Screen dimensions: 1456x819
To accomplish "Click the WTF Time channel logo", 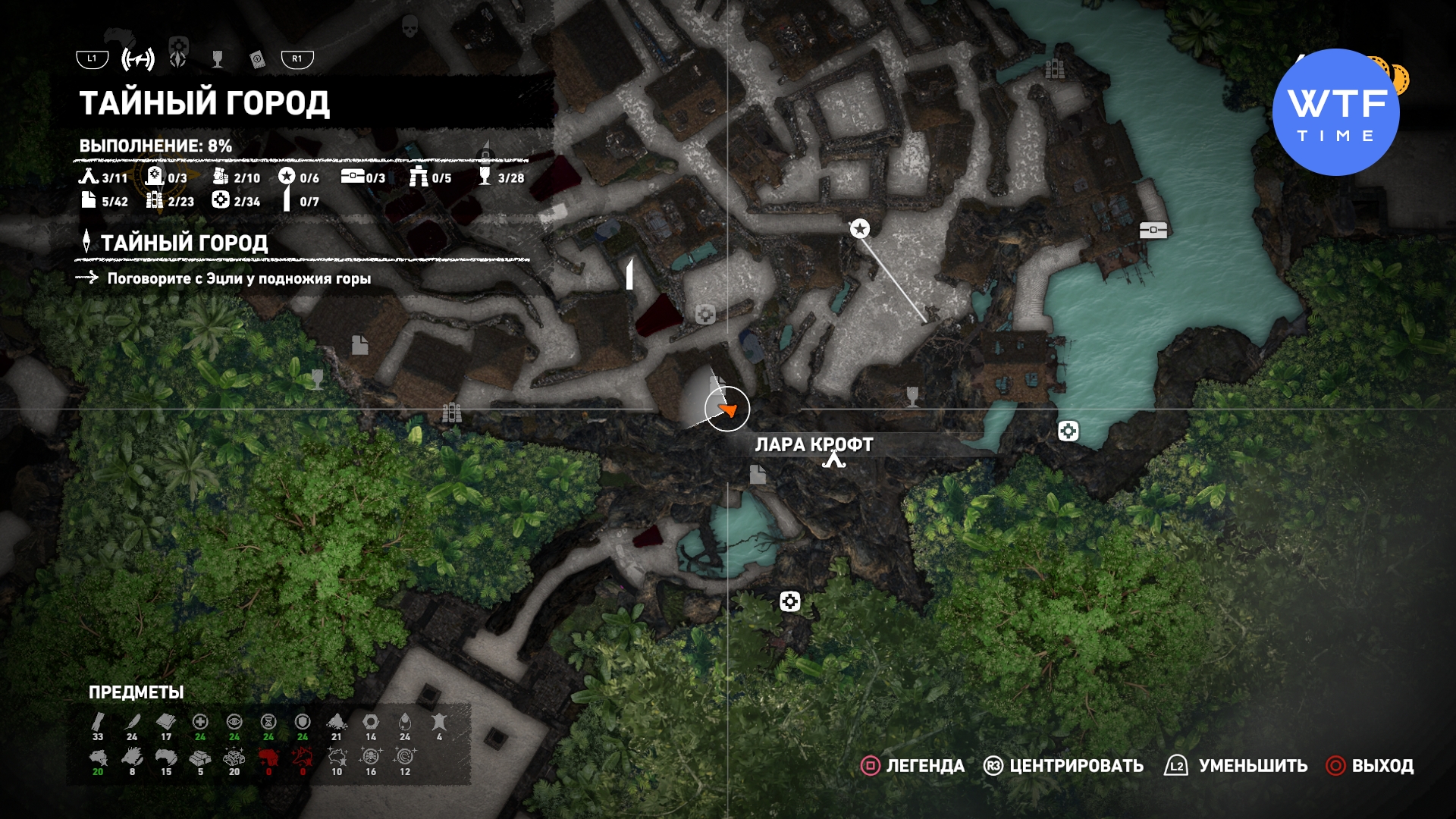I will (x=1336, y=112).
